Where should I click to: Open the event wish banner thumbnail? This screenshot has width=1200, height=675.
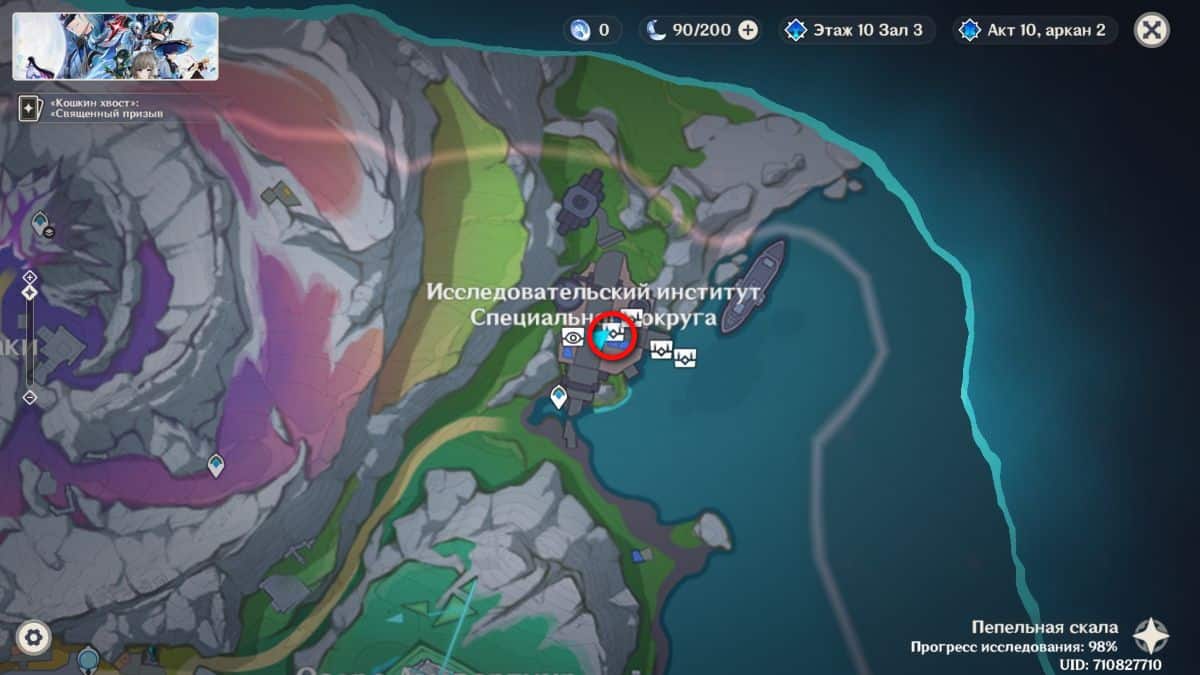[115, 46]
